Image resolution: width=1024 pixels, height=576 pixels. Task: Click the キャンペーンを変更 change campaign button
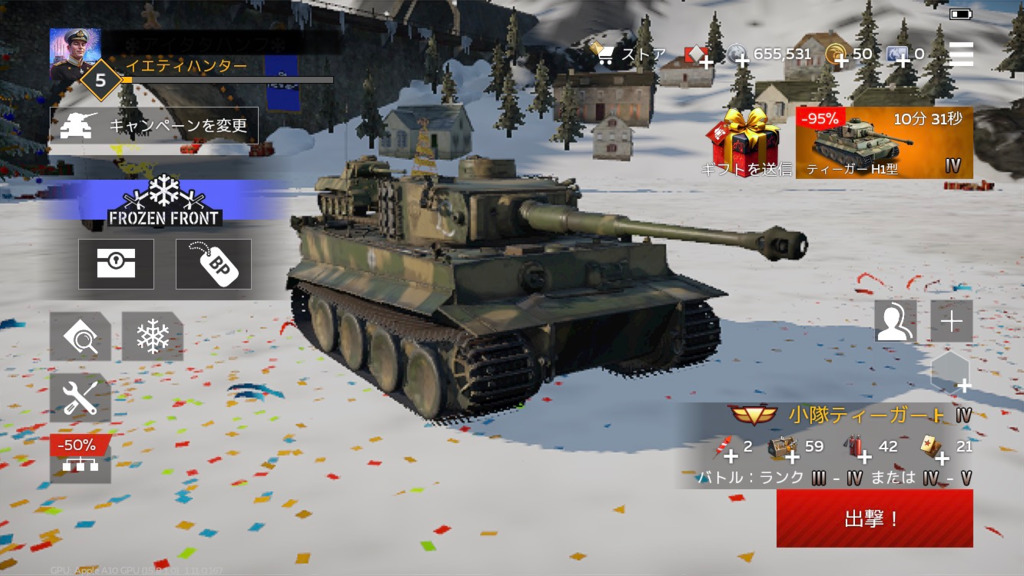(x=154, y=126)
